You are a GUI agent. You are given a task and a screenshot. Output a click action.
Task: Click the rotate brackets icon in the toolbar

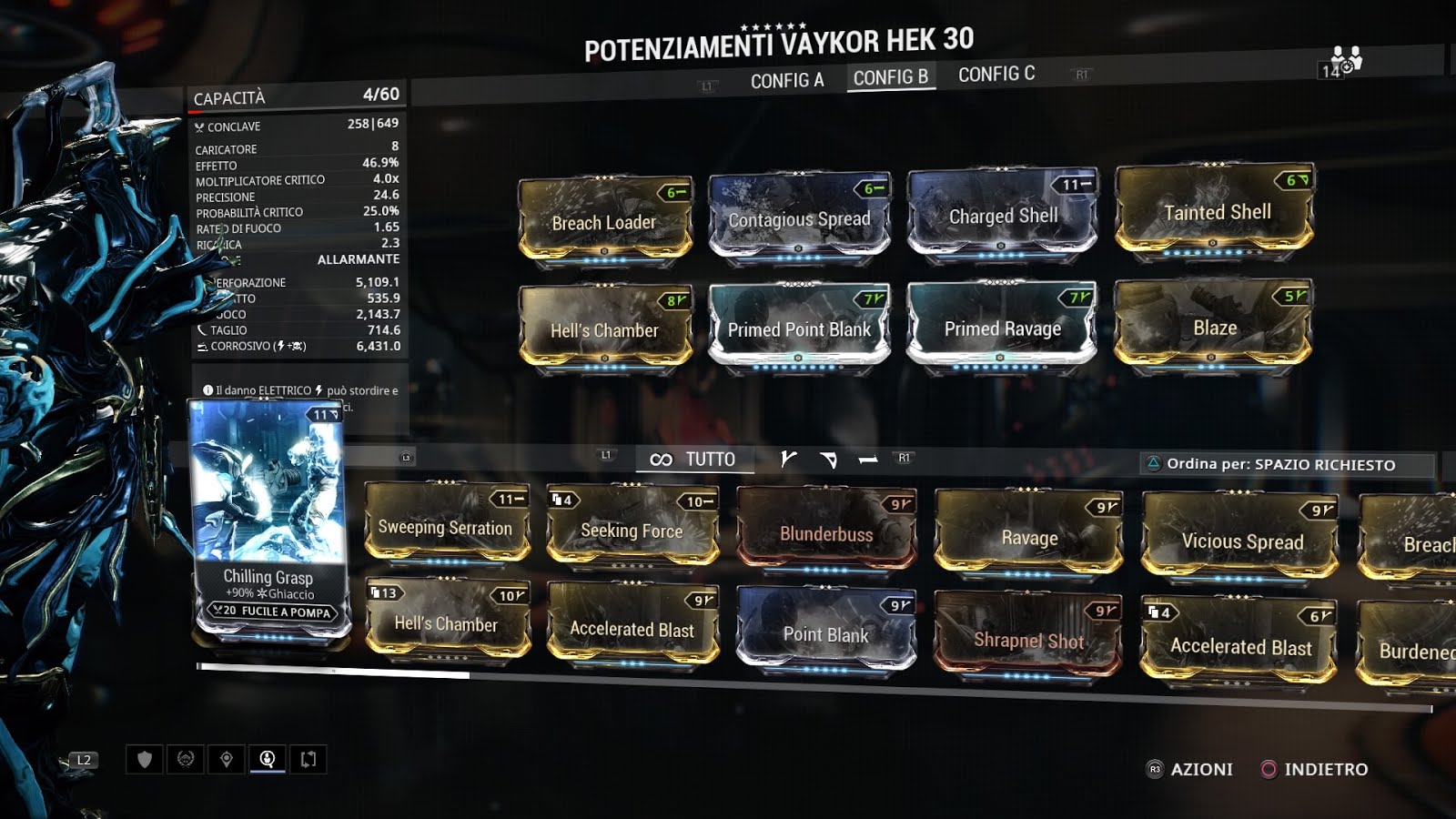pos(309,760)
